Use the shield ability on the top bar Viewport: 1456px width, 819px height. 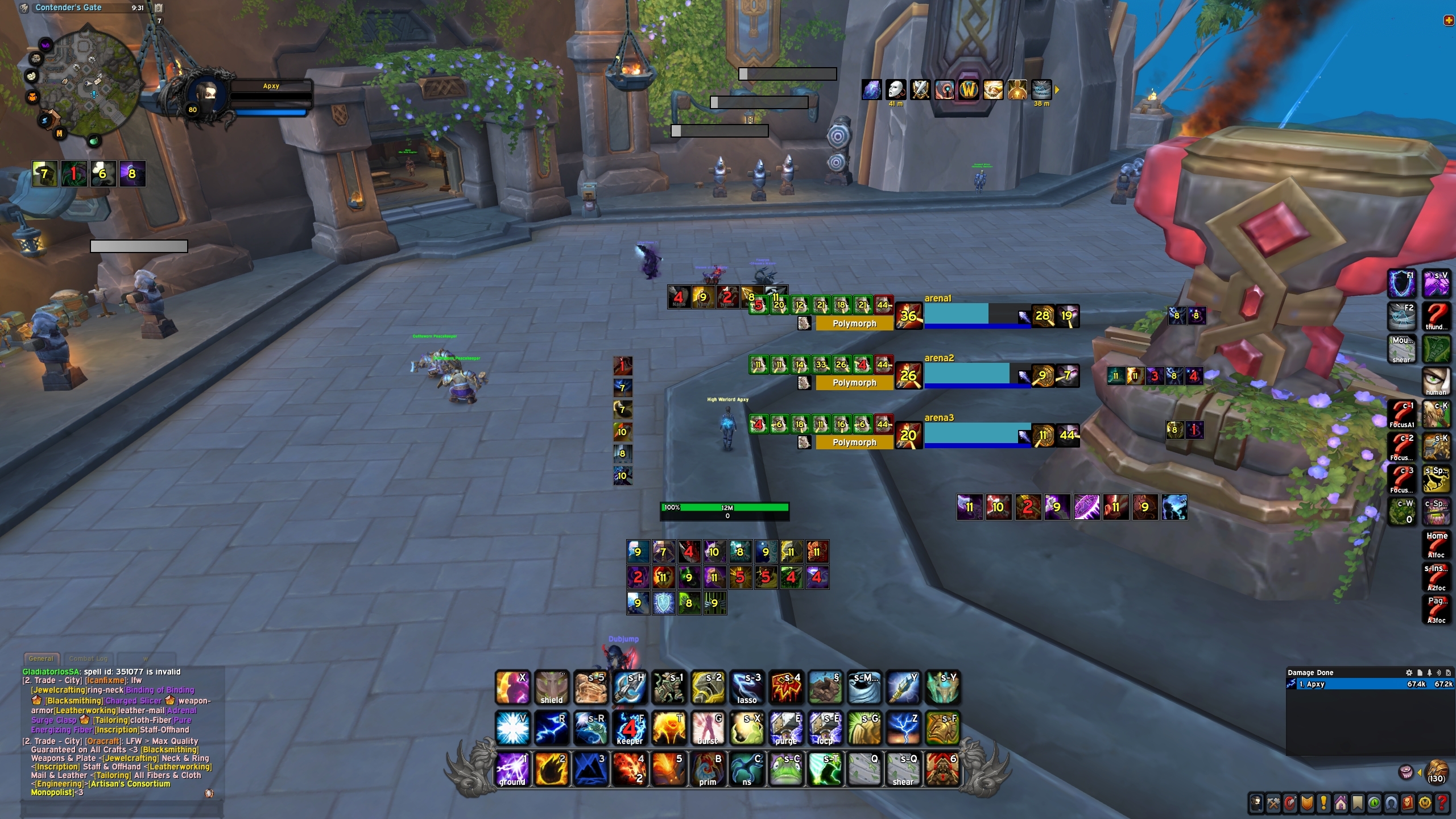pos(551,688)
